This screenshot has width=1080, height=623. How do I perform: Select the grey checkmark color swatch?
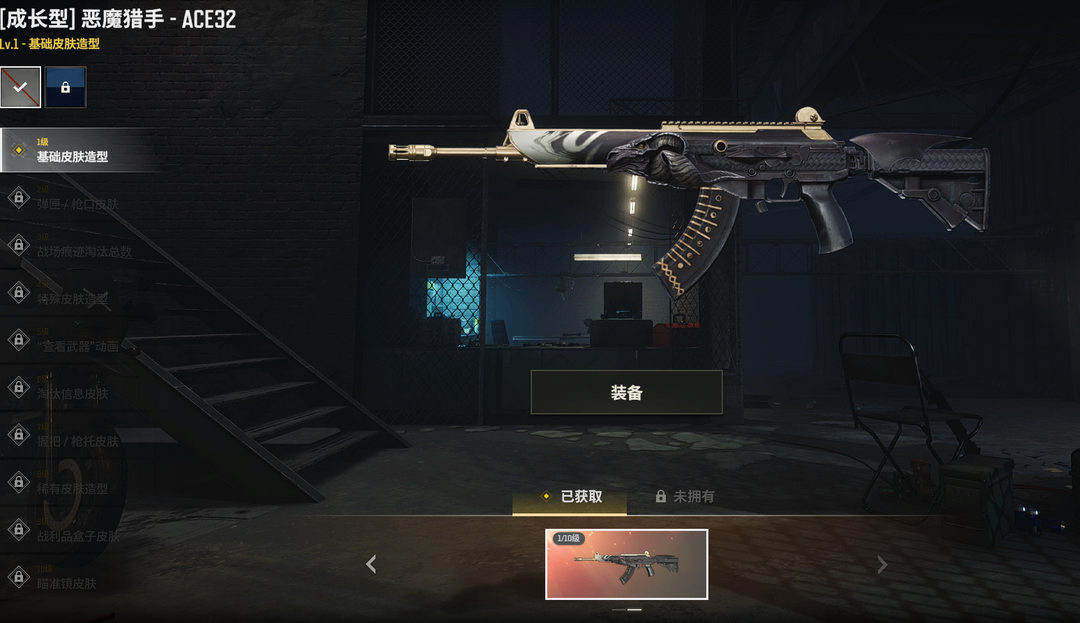pos(21,87)
